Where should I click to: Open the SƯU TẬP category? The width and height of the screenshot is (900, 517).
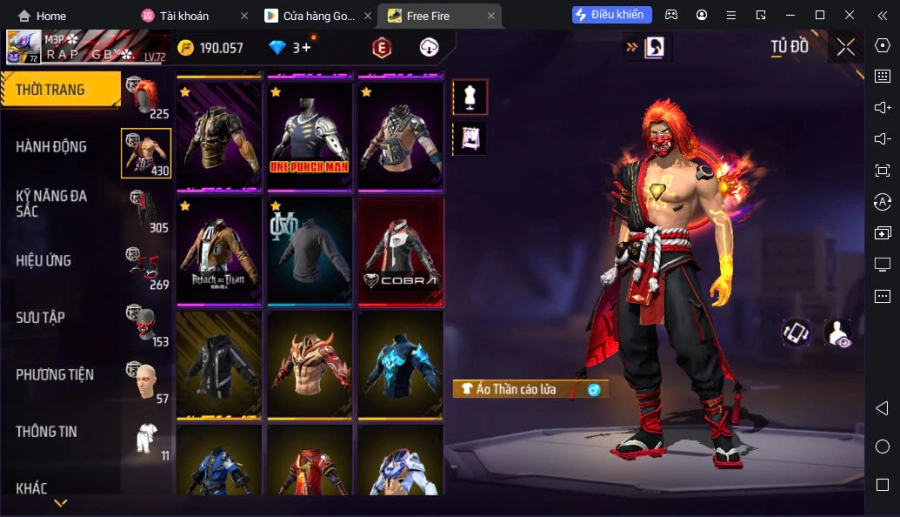coord(41,317)
